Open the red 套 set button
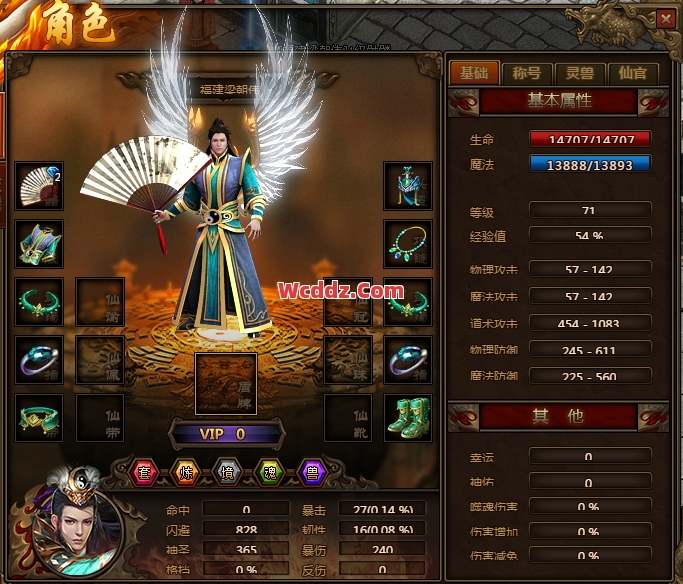 click(146, 472)
